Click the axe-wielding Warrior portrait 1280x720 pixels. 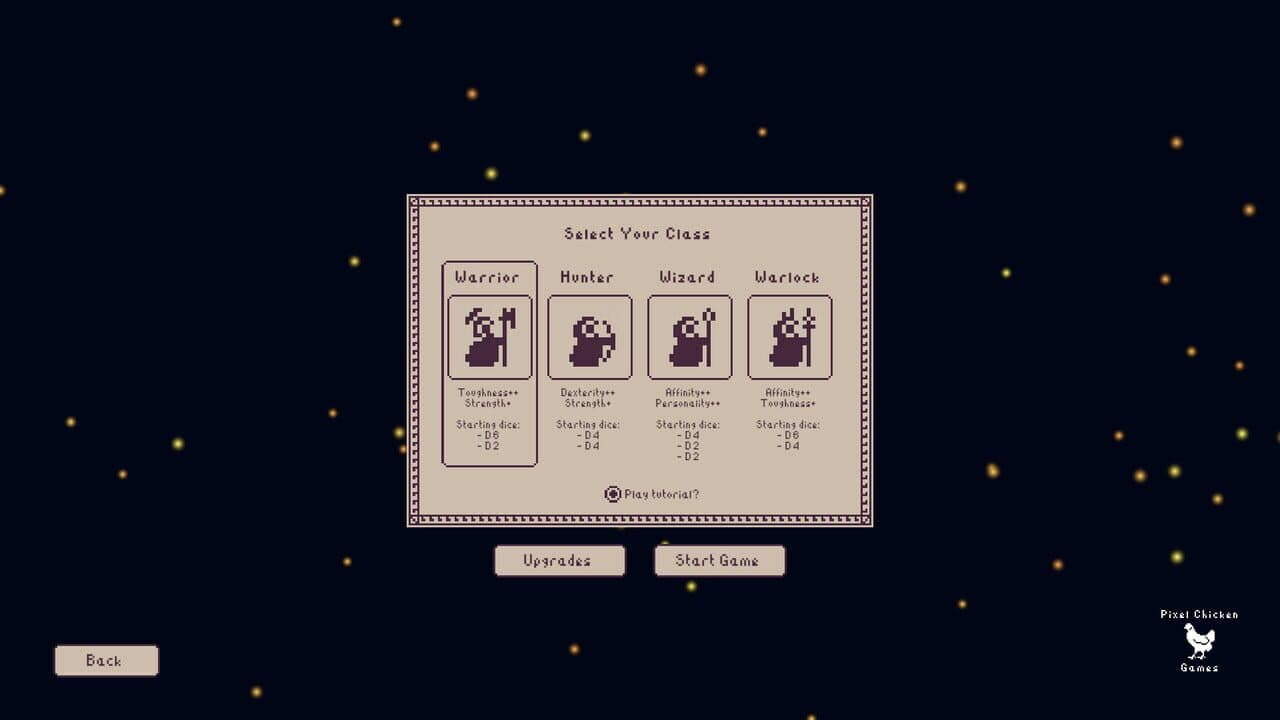489,336
